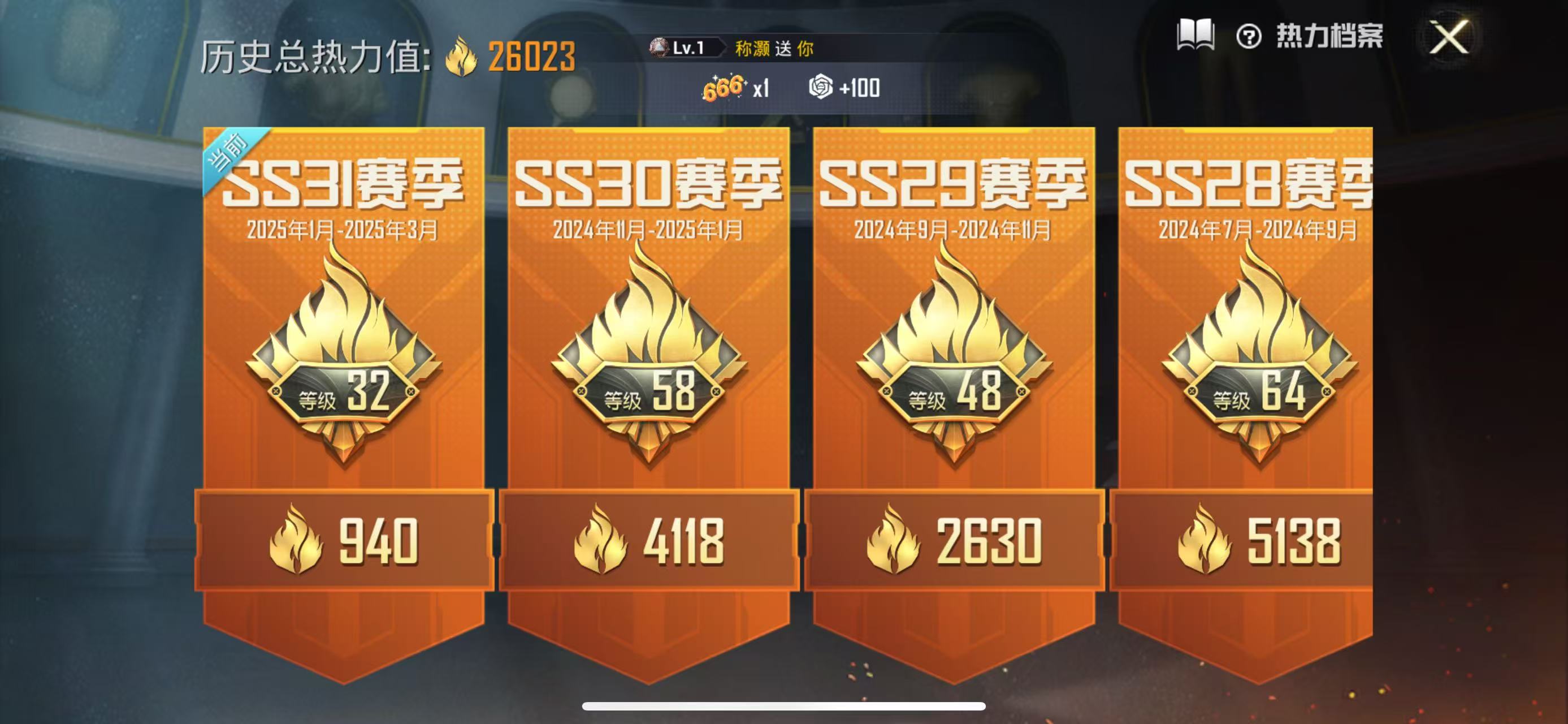Tap the Lv.1 title reward banner
Image resolution: width=1568 pixels, height=724 pixels.
click(x=730, y=48)
